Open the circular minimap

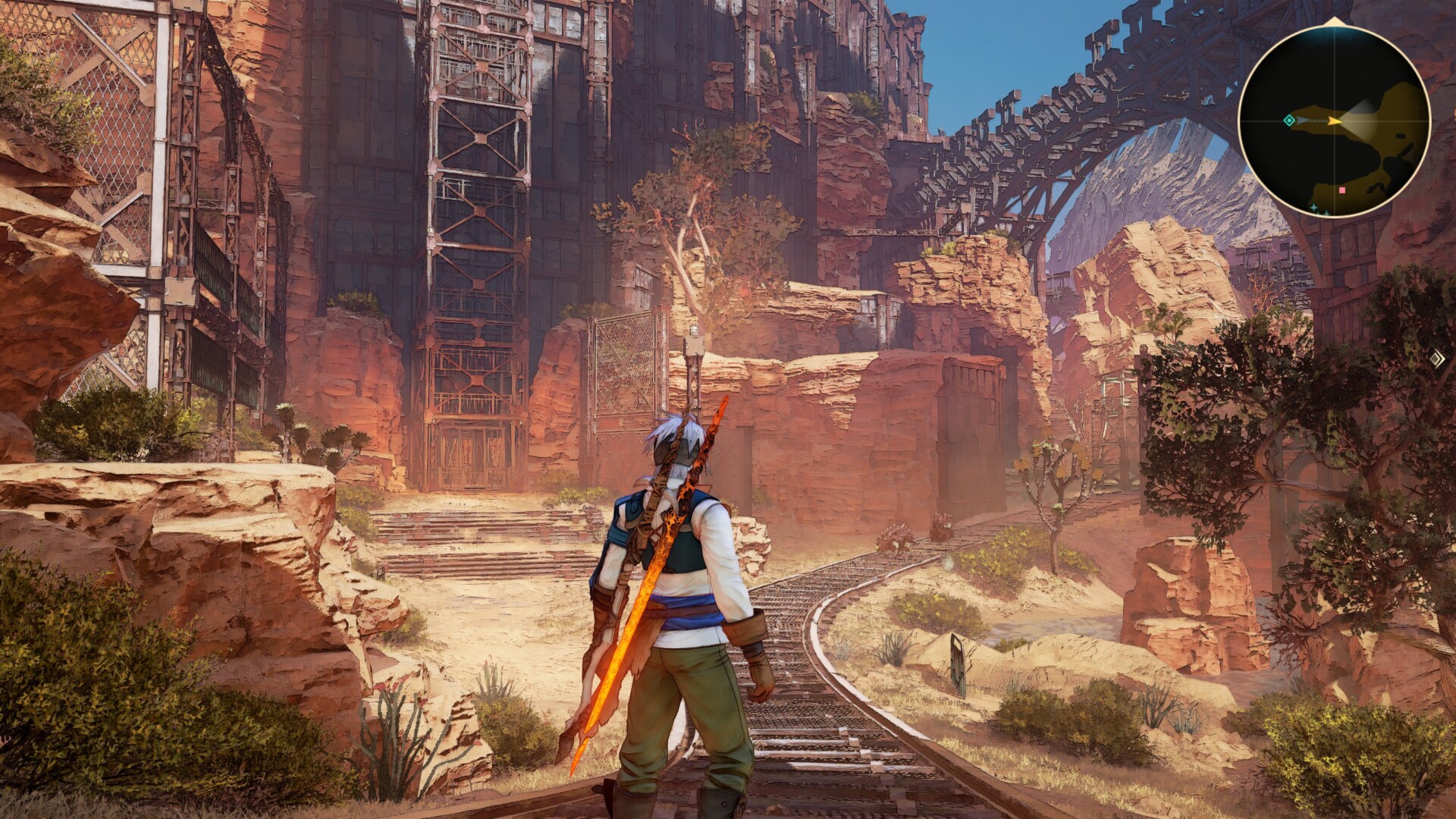(1334, 121)
